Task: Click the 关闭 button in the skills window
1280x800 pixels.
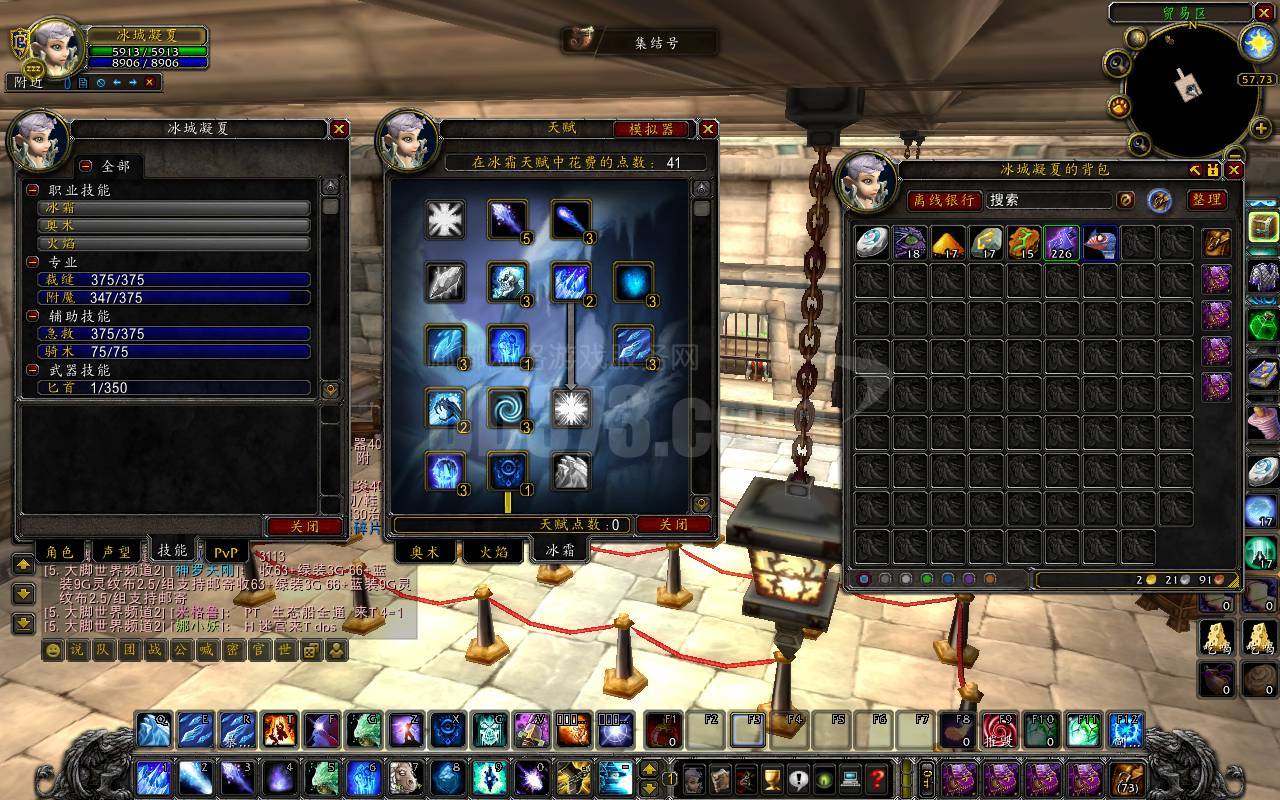Action: coord(305,526)
